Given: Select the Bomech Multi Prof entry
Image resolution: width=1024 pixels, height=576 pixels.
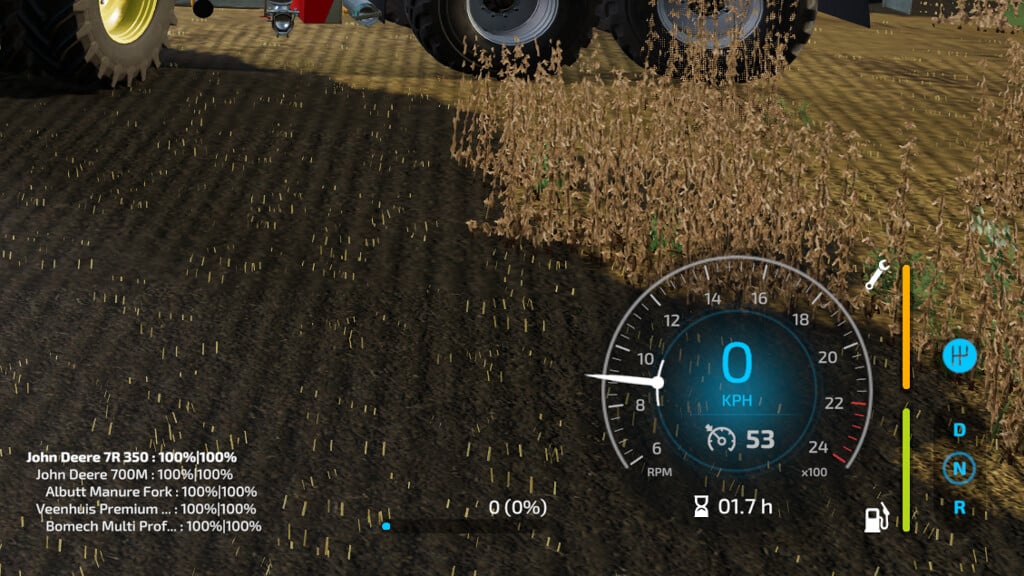Looking at the screenshot, I should click(153, 526).
